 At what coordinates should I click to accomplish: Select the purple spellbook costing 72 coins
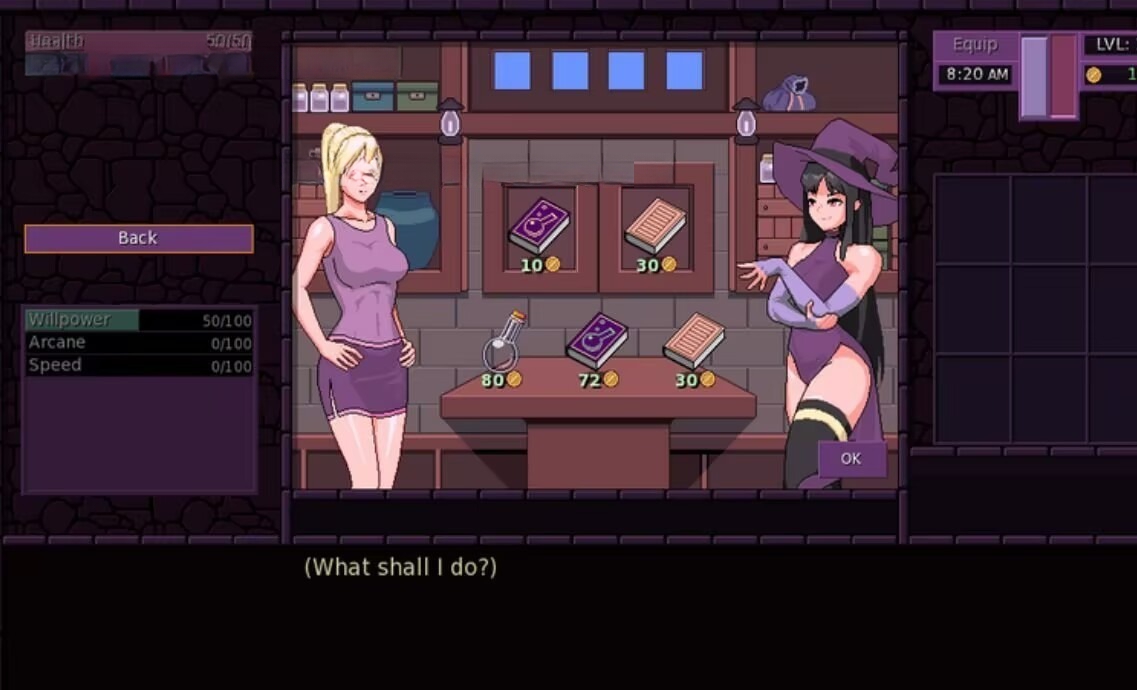(x=597, y=340)
